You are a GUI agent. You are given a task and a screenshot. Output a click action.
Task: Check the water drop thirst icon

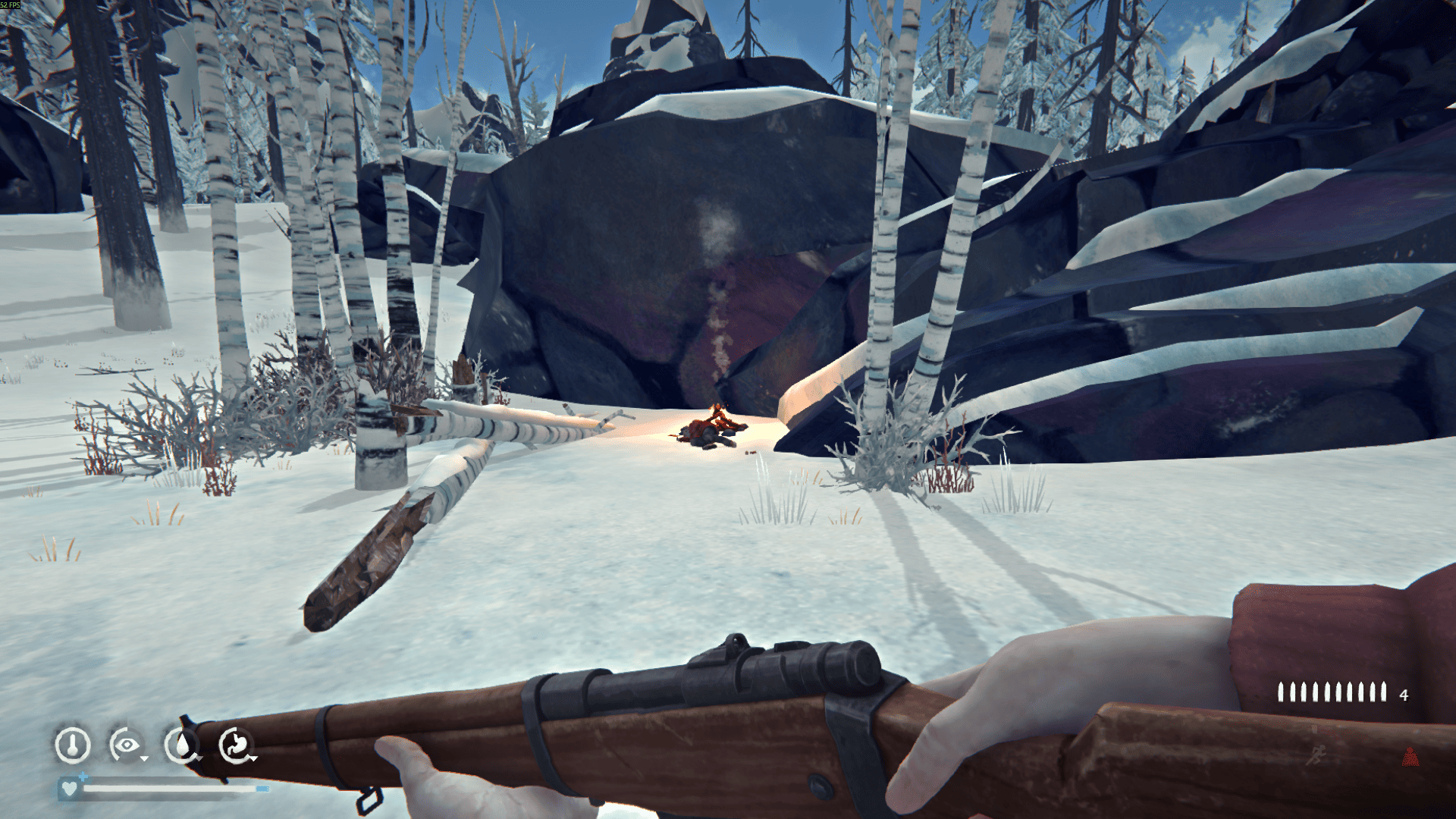[x=181, y=745]
